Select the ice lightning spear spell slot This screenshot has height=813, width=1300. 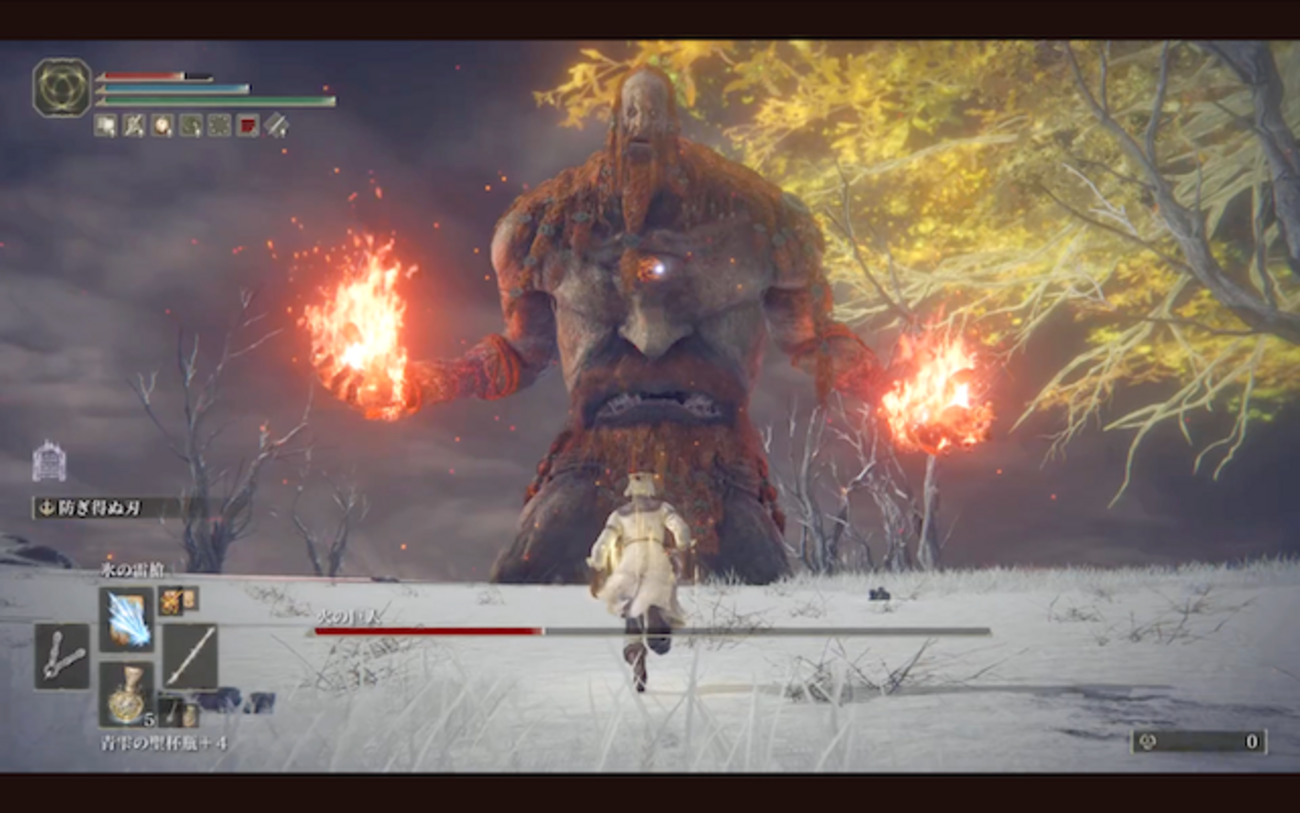pyautogui.click(x=127, y=619)
